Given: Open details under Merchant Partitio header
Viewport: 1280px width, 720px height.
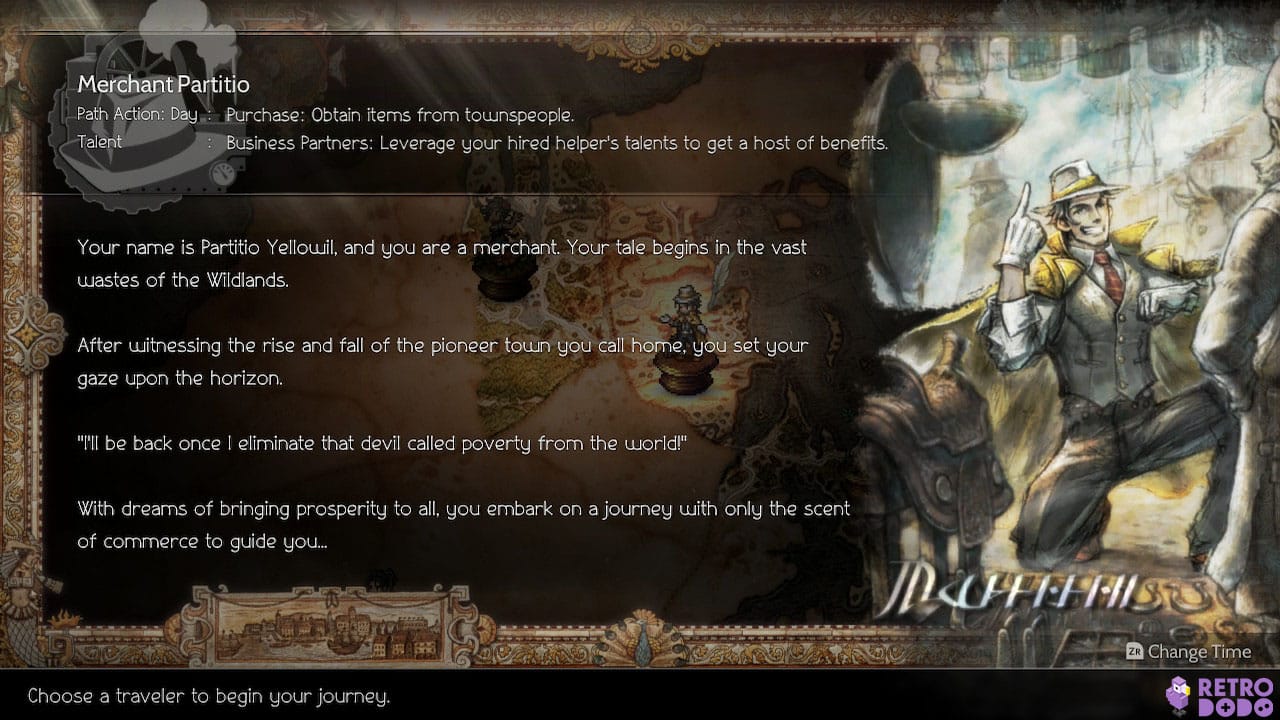Looking at the screenshot, I should (x=163, y=85).
